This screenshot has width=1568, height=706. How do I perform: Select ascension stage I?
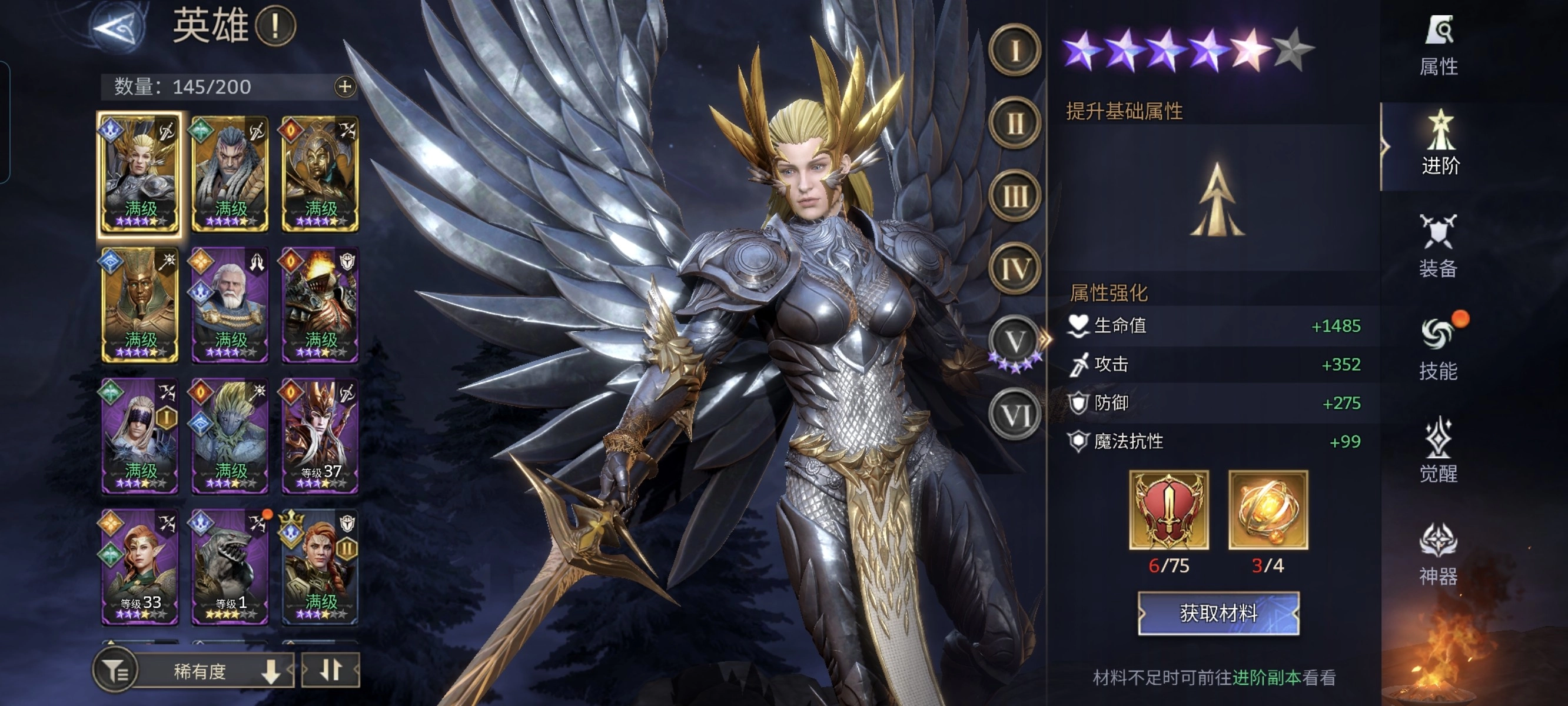(1014, 51)
